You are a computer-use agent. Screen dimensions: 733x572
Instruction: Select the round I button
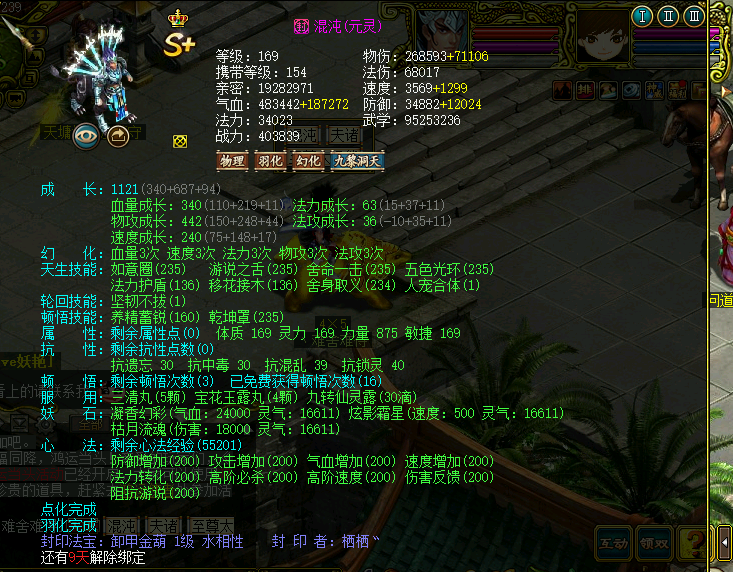click(x=642, y=16)
